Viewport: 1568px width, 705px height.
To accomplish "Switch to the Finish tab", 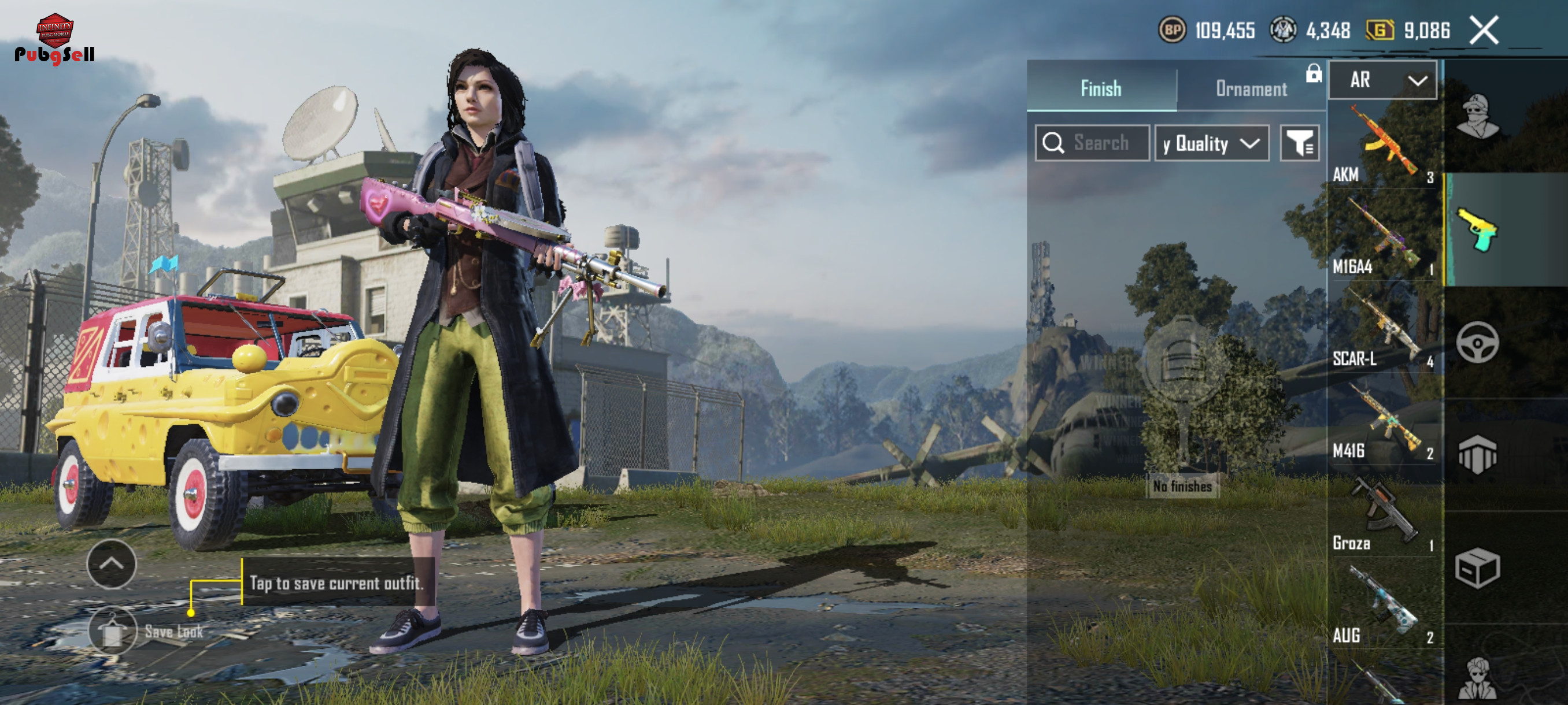I will click(1100, 89).
